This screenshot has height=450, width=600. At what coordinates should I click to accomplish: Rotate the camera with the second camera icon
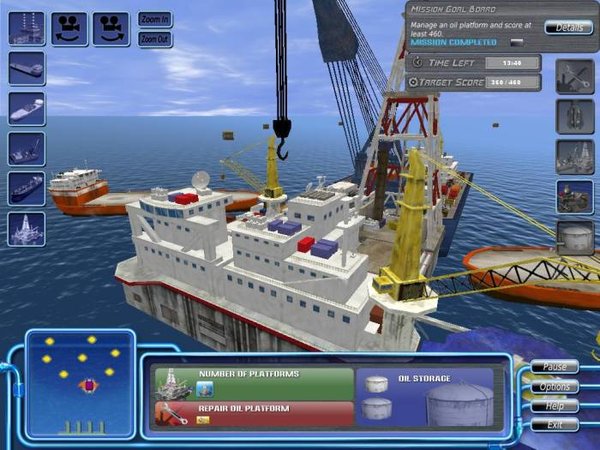(x=111, y=28)
